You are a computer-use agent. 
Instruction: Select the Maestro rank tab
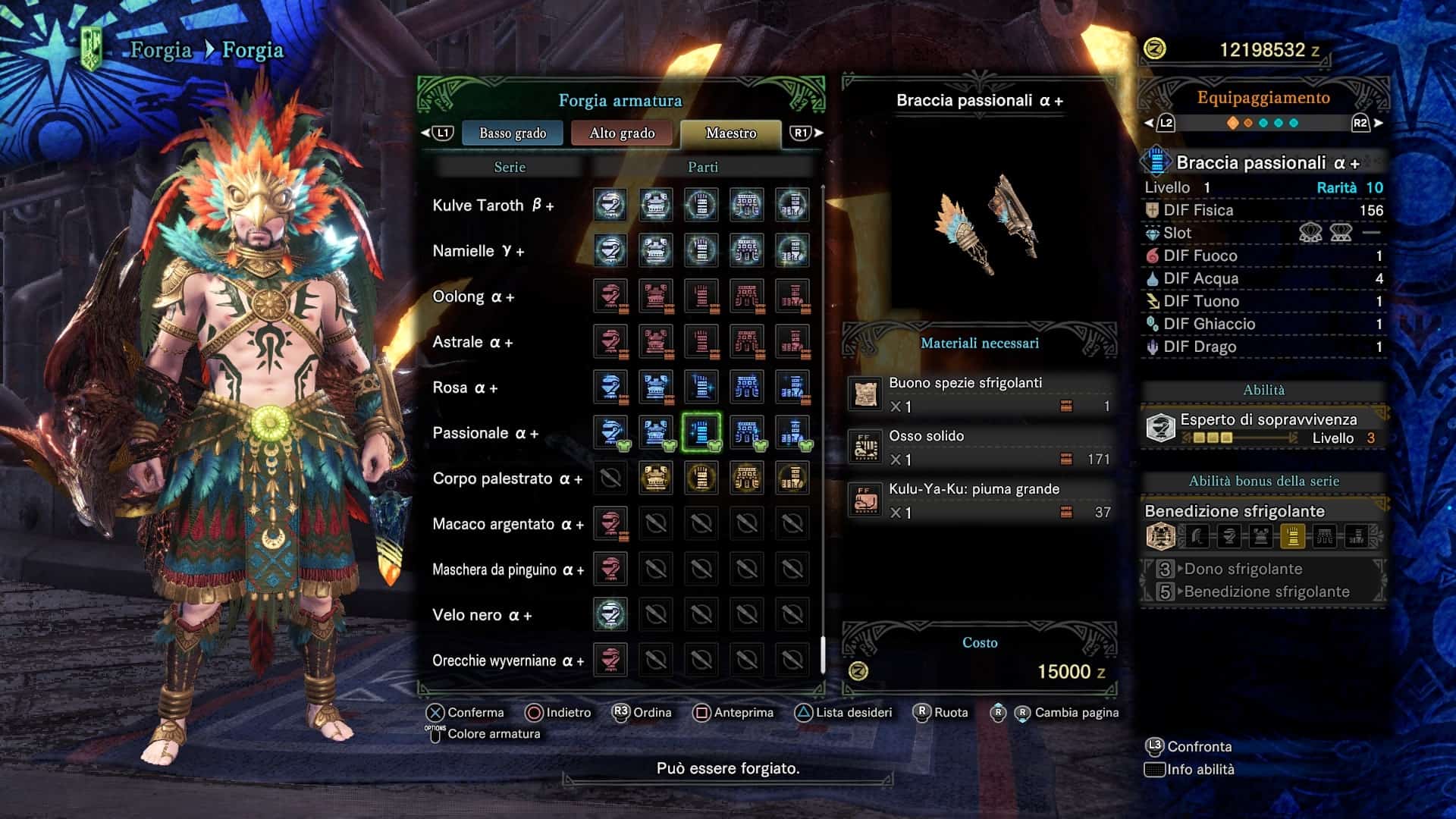(x=730, y=133)
